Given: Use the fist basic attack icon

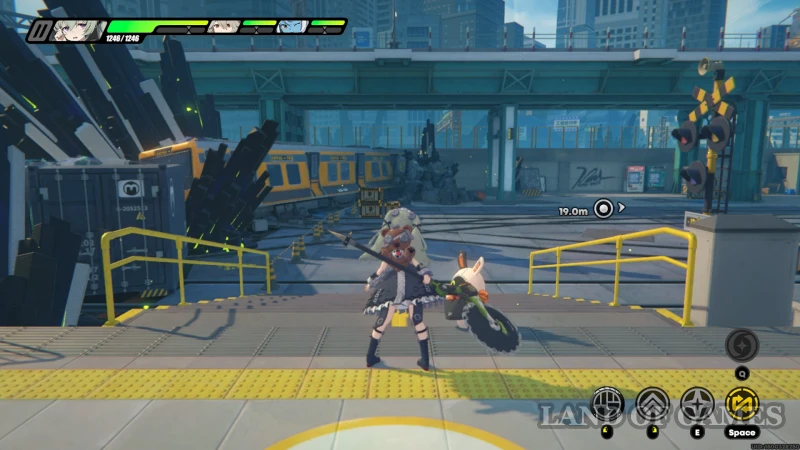Looking at the screenshot, I should [607, 403].
